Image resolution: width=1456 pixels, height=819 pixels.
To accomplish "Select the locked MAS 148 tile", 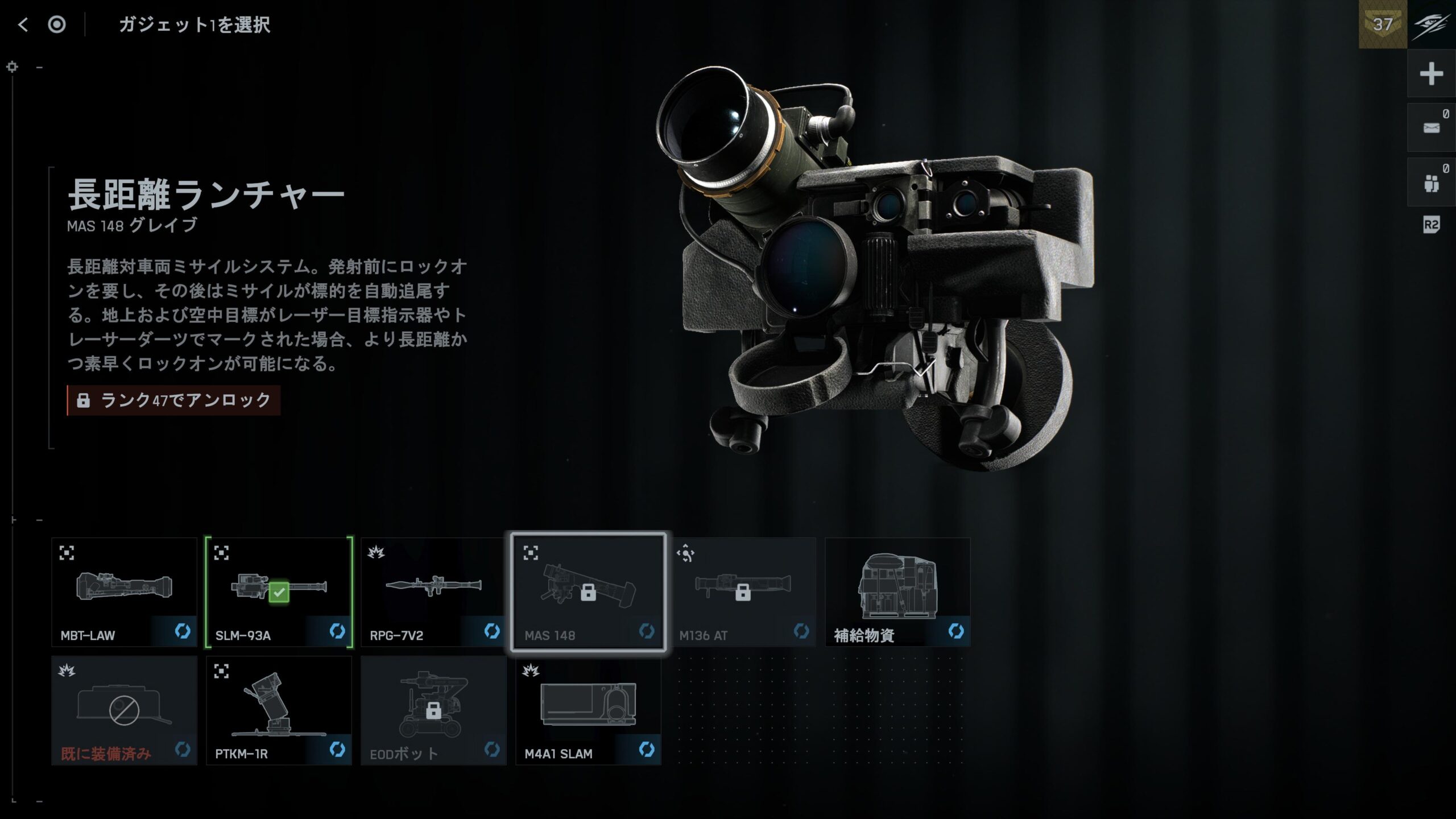I will pyautogui.click(x=588, y=592).
